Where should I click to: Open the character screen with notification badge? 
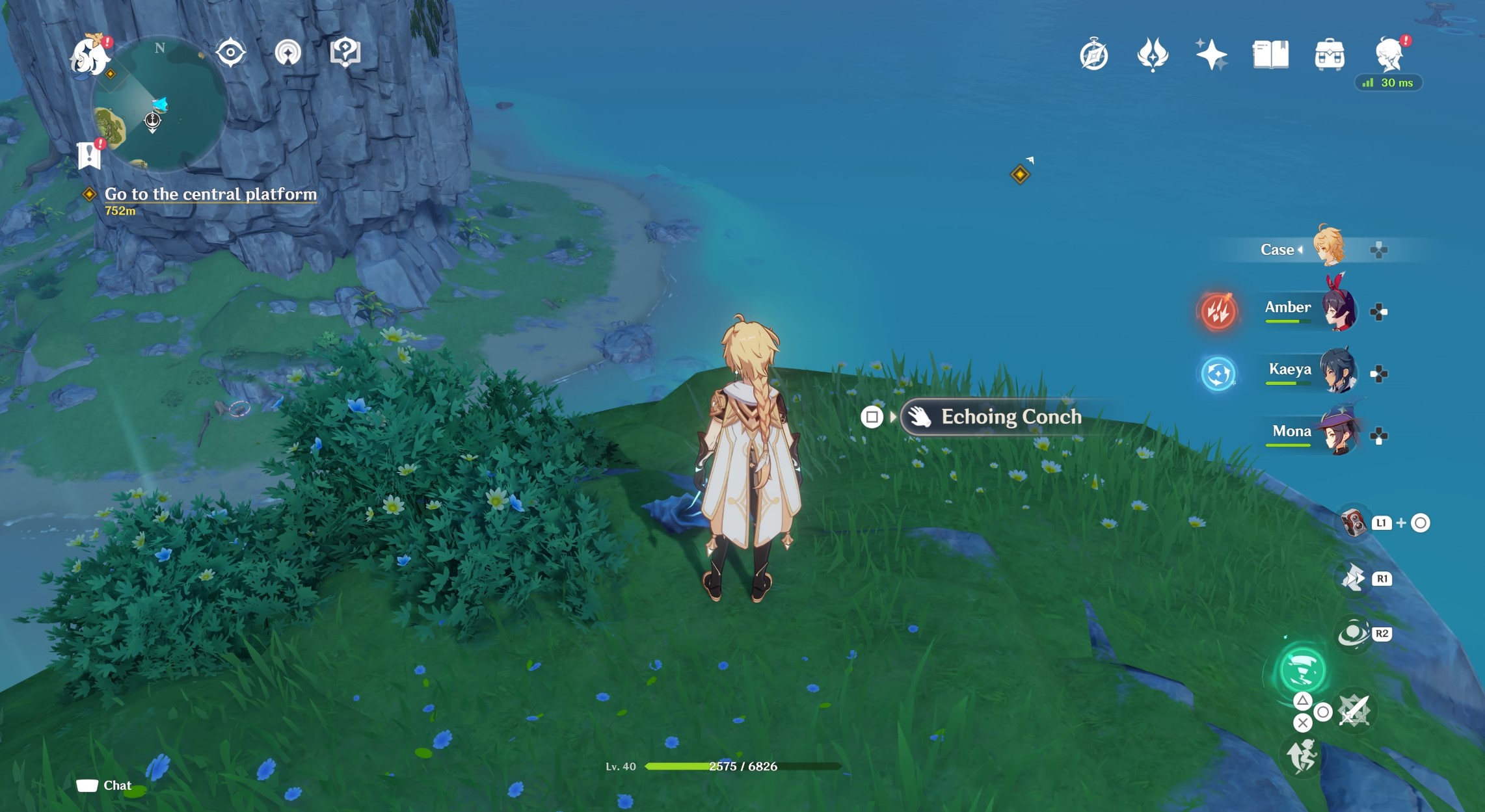pyautogui.click(x=1389, y=55)
